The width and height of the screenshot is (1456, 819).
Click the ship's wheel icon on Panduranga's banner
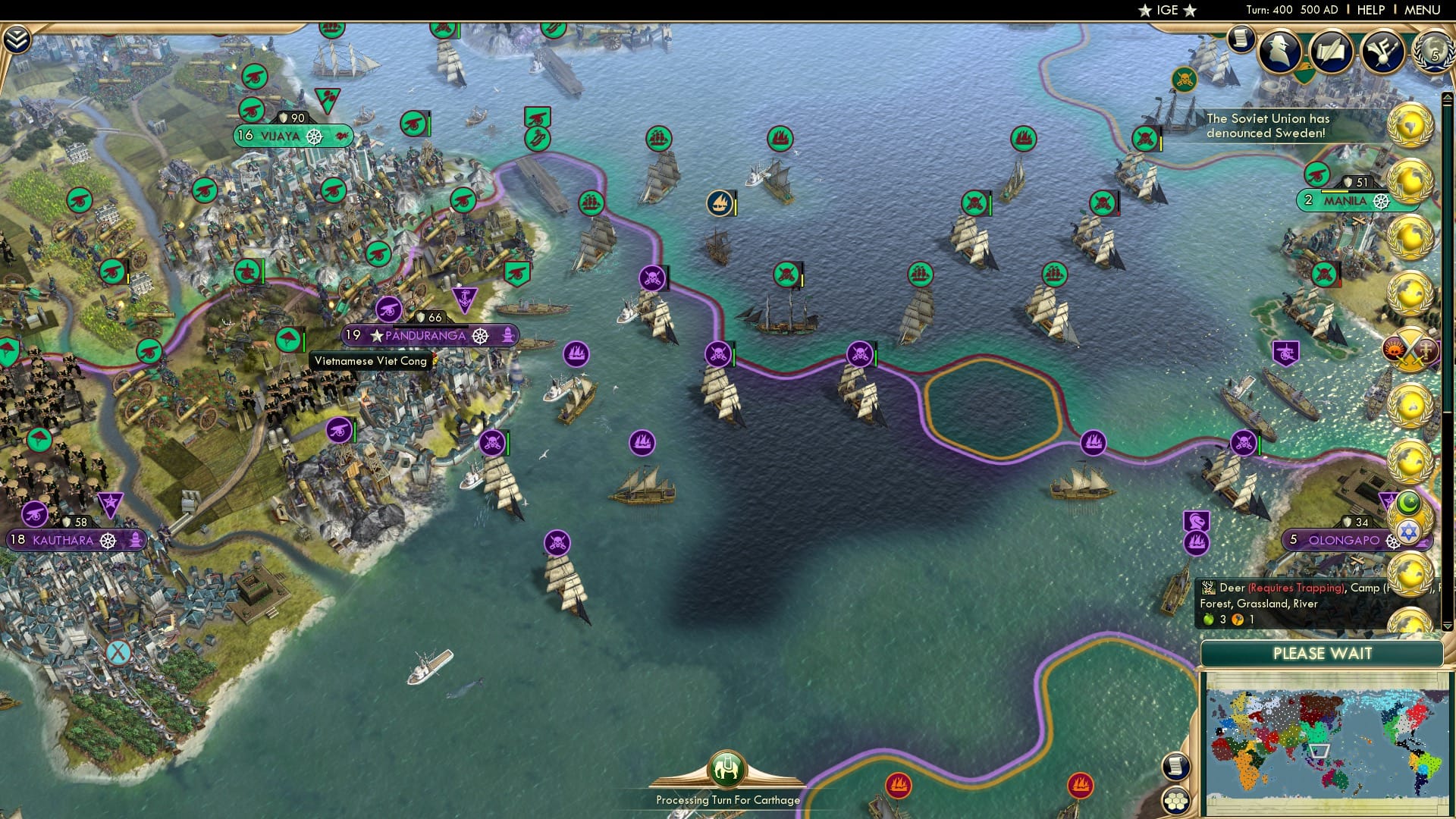pos(479,336)
